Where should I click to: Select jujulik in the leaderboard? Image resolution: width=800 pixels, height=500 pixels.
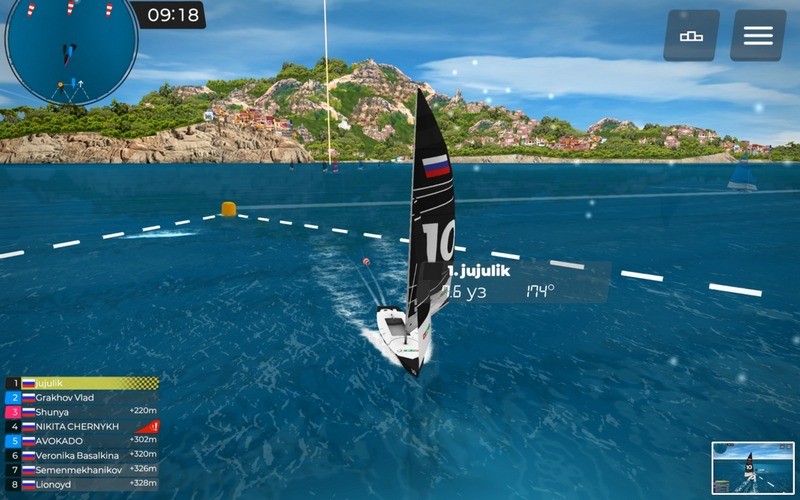80,383
